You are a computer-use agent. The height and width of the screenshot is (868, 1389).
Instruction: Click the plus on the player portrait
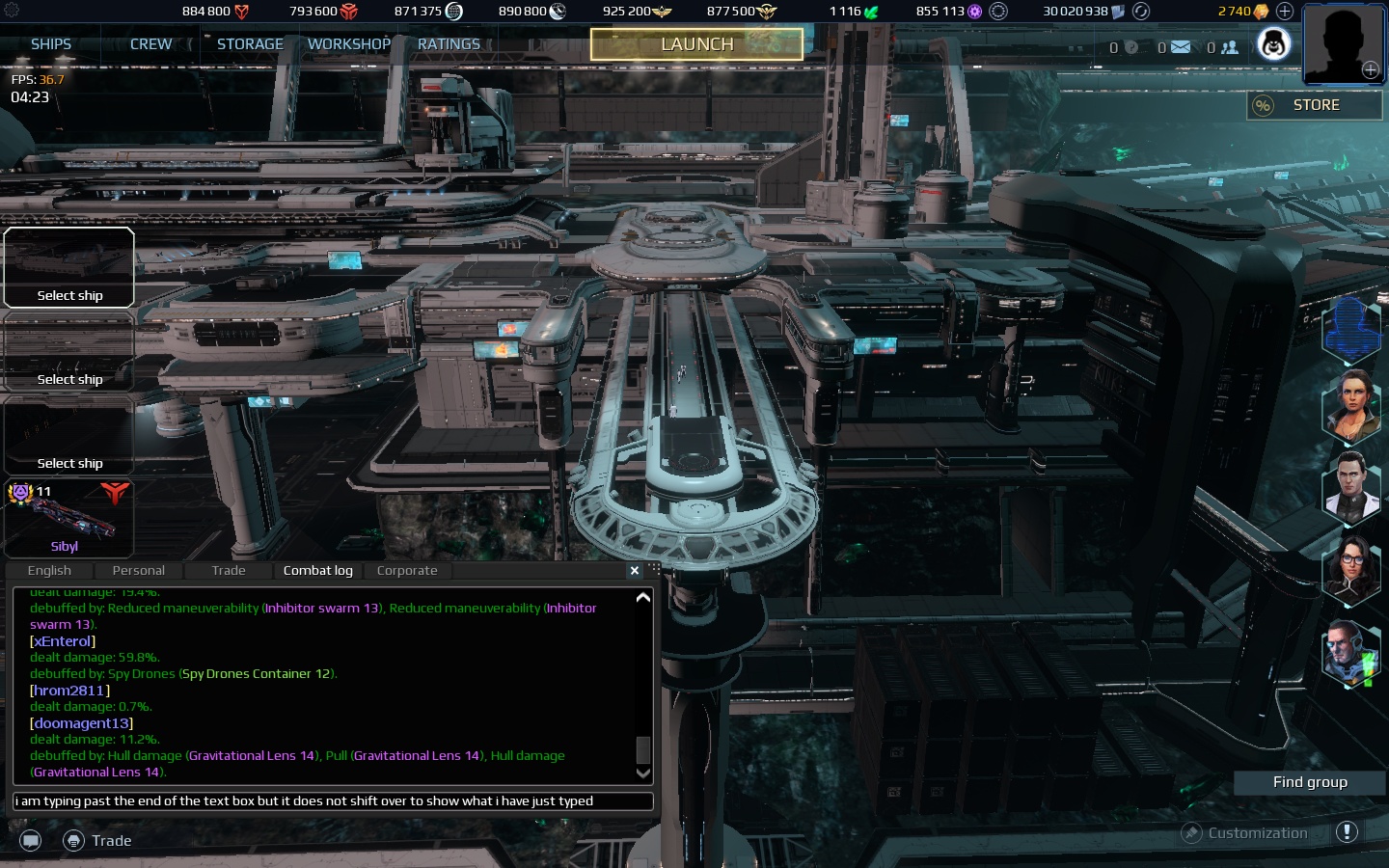[x=1370, y=69]
